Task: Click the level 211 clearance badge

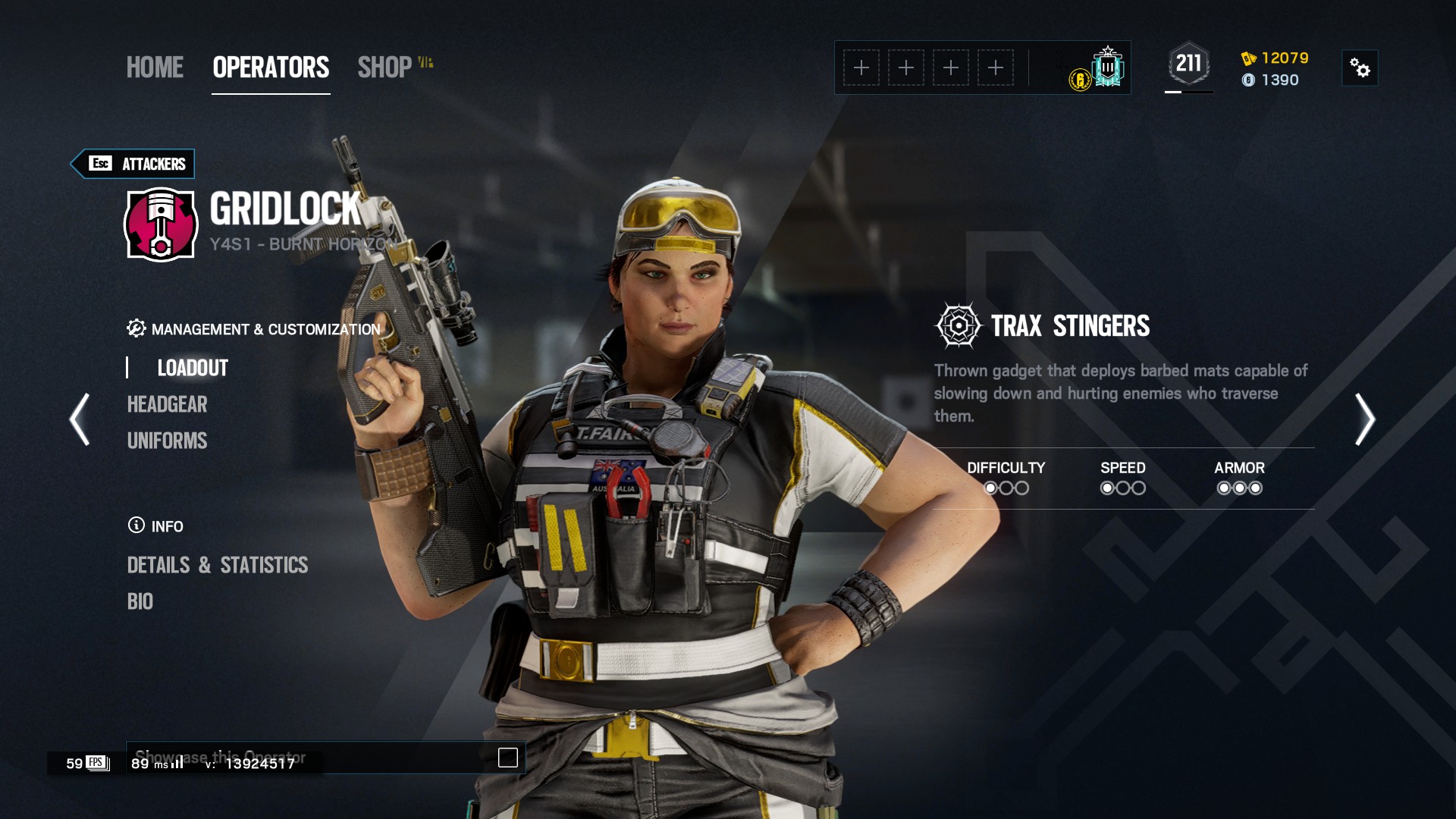Action: [1188, 64]
